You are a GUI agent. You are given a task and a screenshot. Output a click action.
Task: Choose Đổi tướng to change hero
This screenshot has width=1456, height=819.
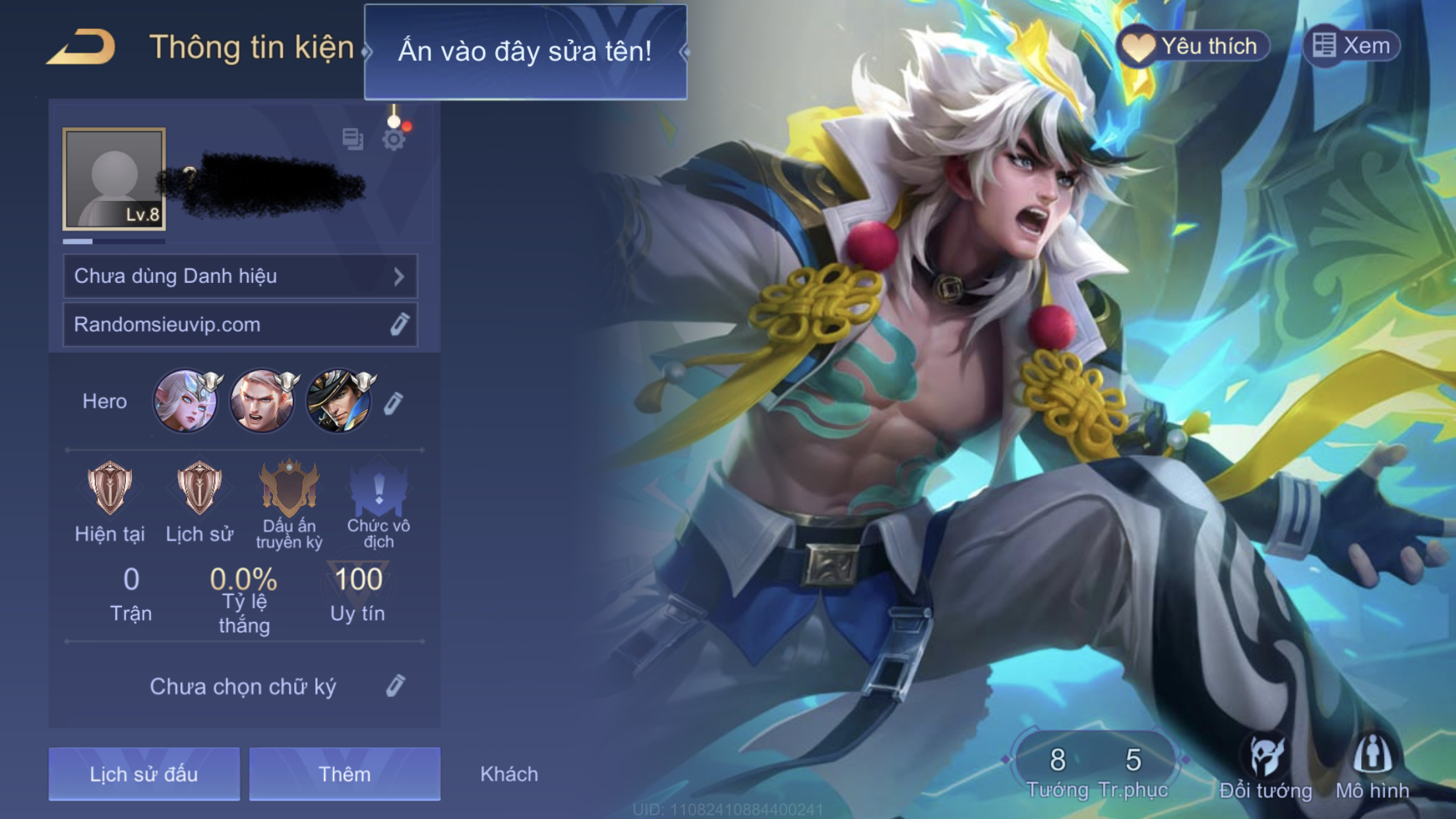1265,768
